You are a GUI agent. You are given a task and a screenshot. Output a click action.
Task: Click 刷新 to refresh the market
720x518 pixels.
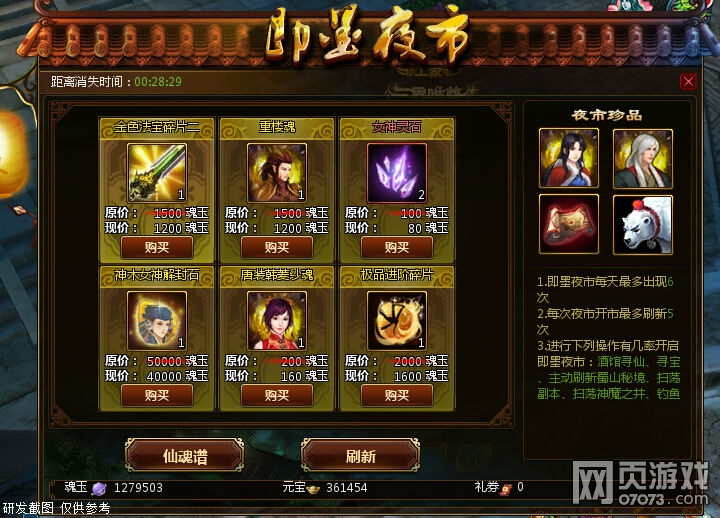pos(360,456)
